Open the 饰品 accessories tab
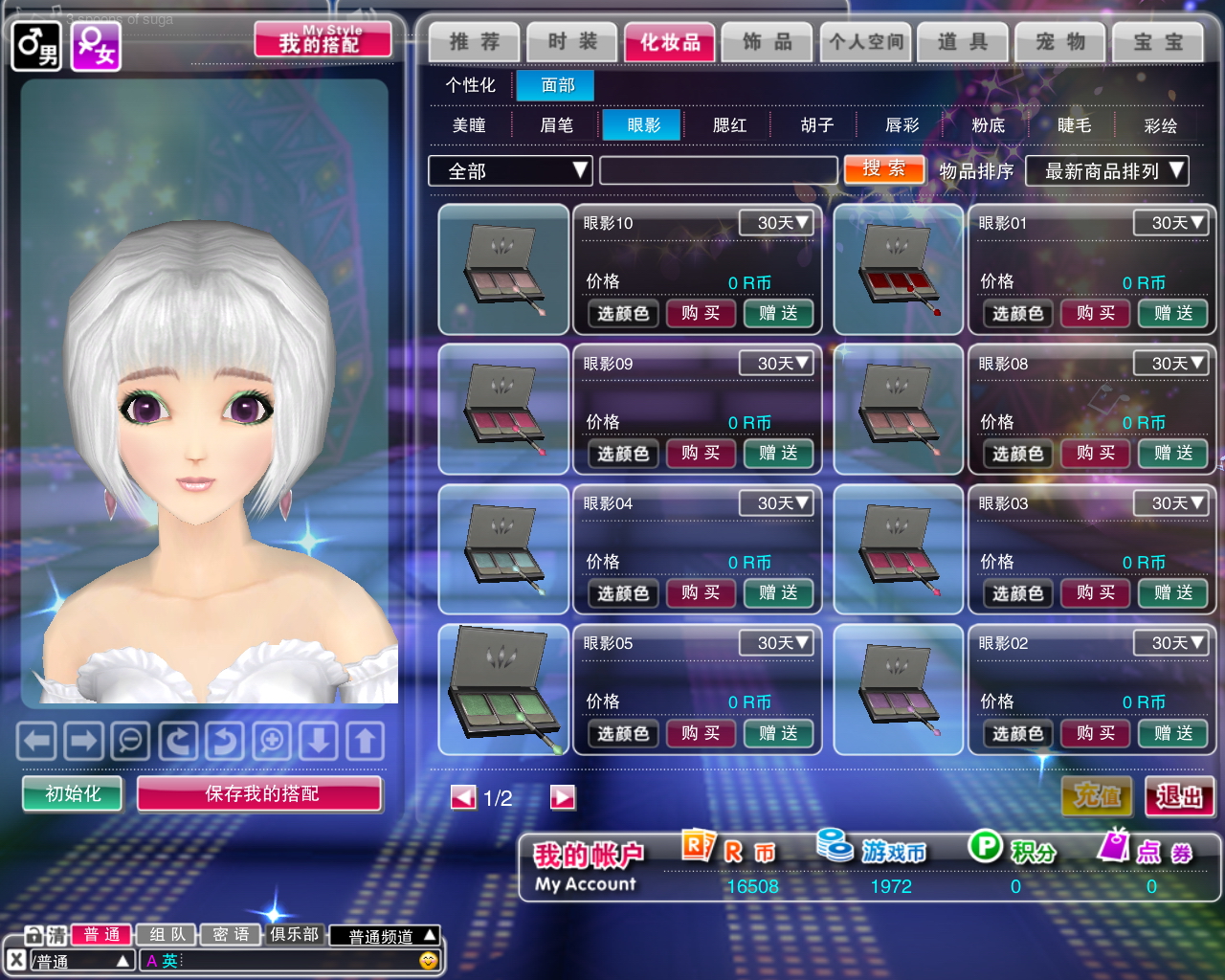The width and height of the screenshot is (1225, 980). (x=768, y=42)
